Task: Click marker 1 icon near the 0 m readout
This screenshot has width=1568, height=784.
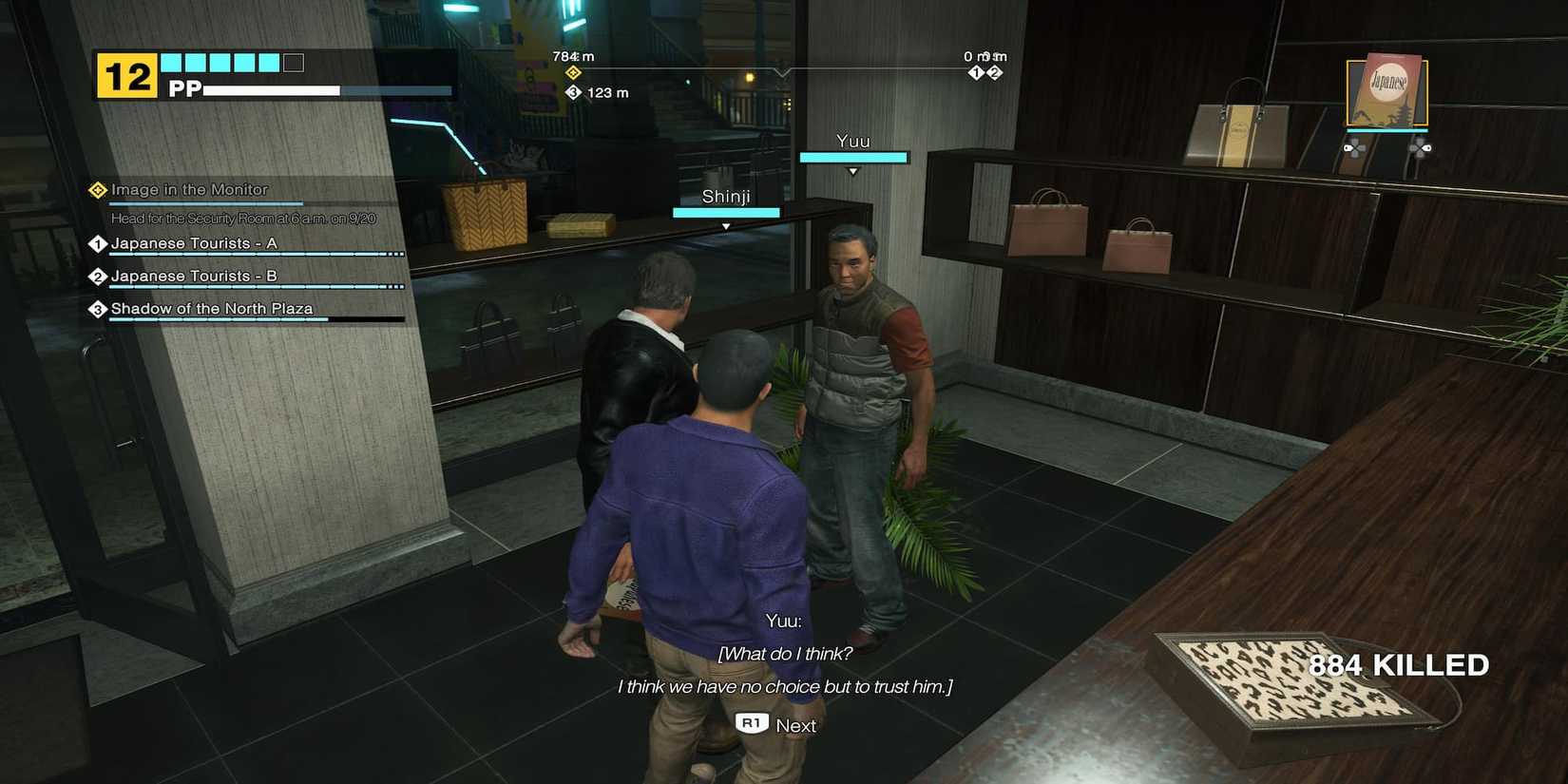Action: 974,71
